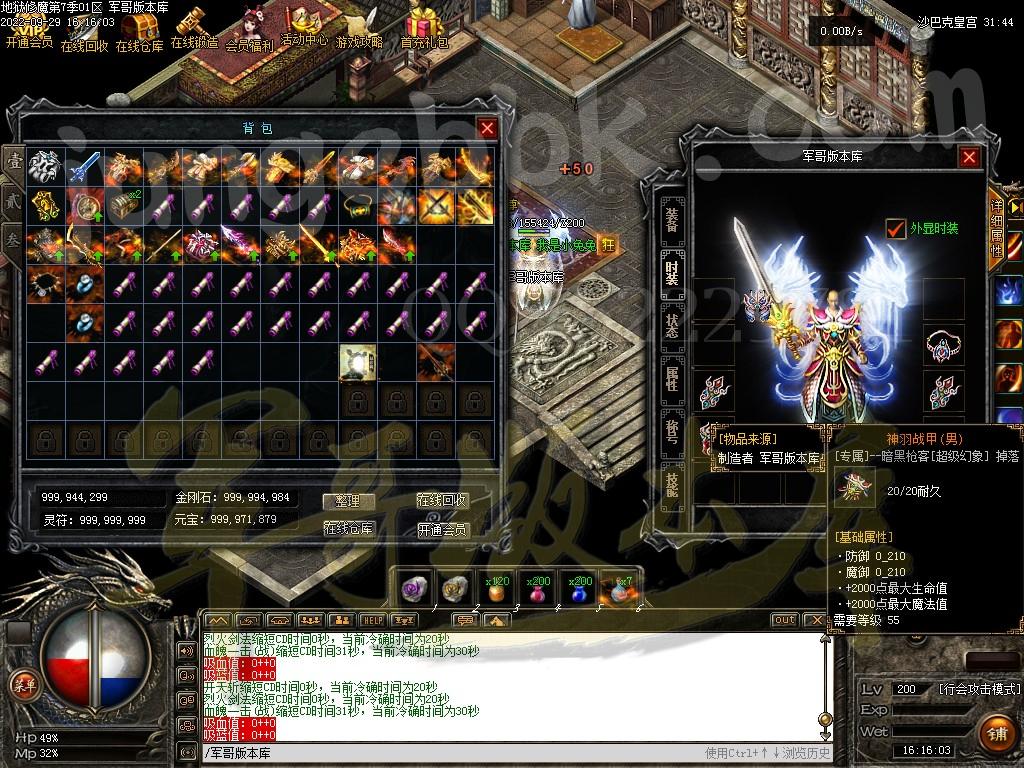Toggle the 外显时装 checkbox

click(896, 229)
